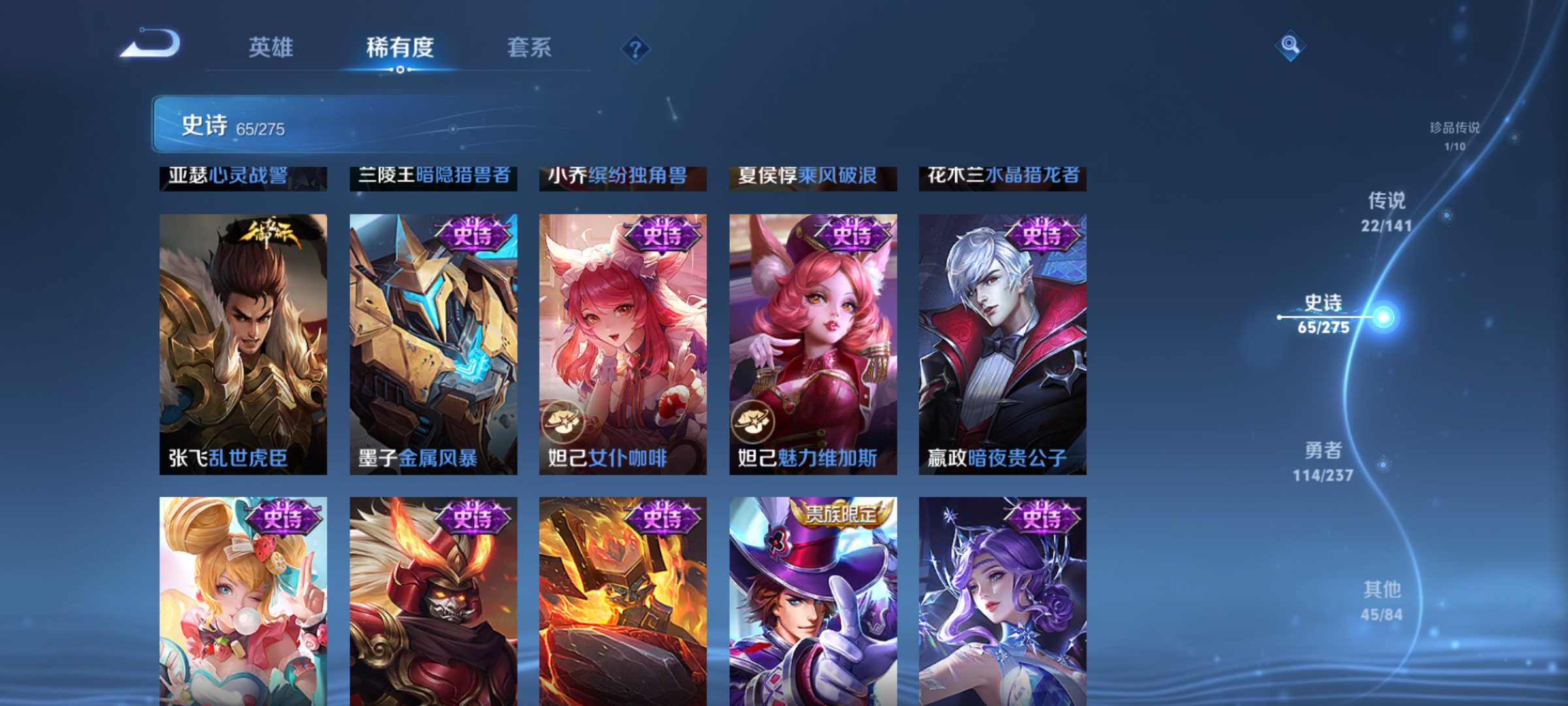Screen dimensions: 1568x706
Task: Click the 史诗 badge on 嬴政暗夜贵公子 skin
Action: (x=1042, y=235)
